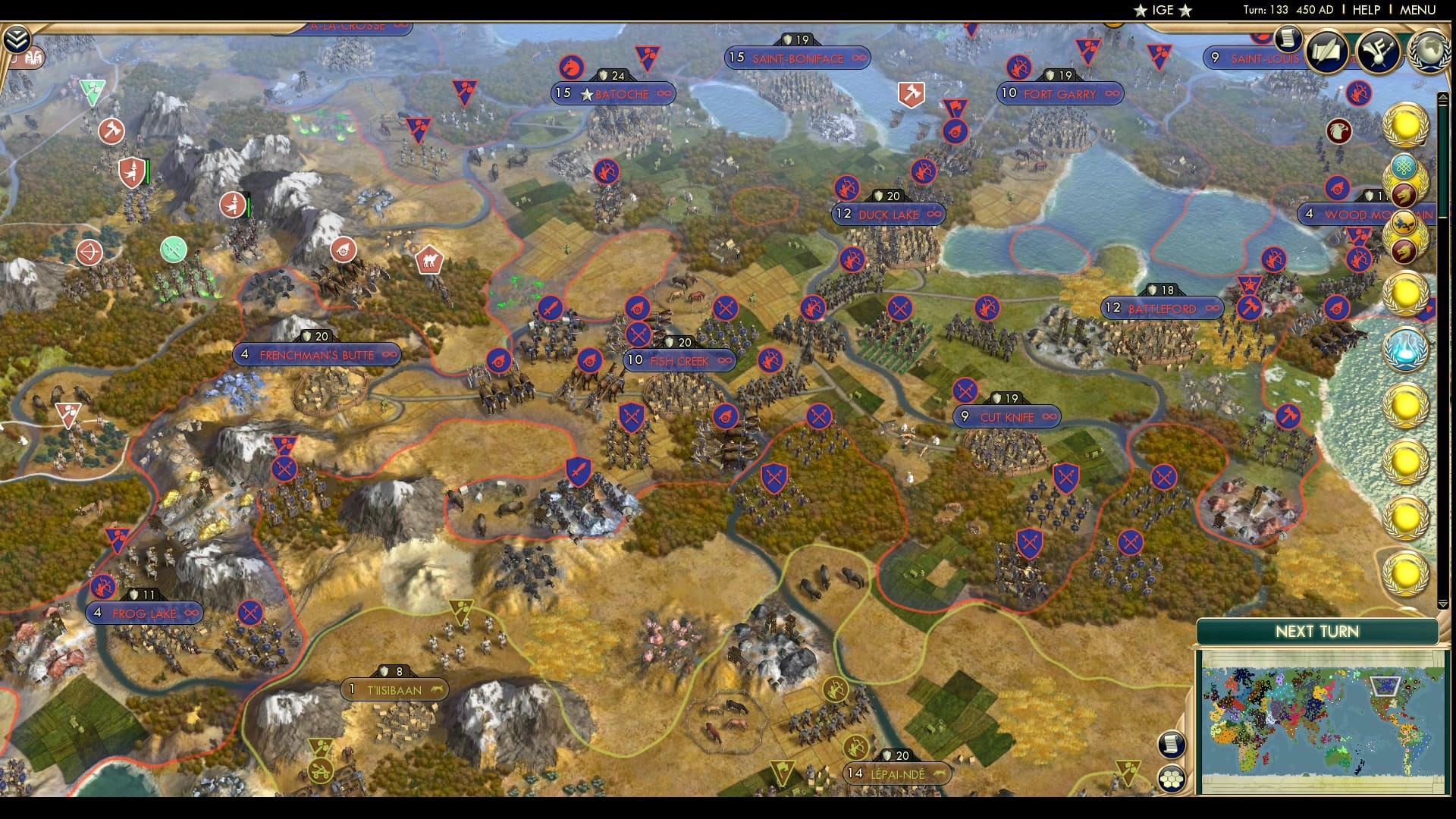Image resolution: width=1456 pixels, height=819 pixels.
Task: Open the small scroll button in the top right
Action: (x=1288, y=38)
